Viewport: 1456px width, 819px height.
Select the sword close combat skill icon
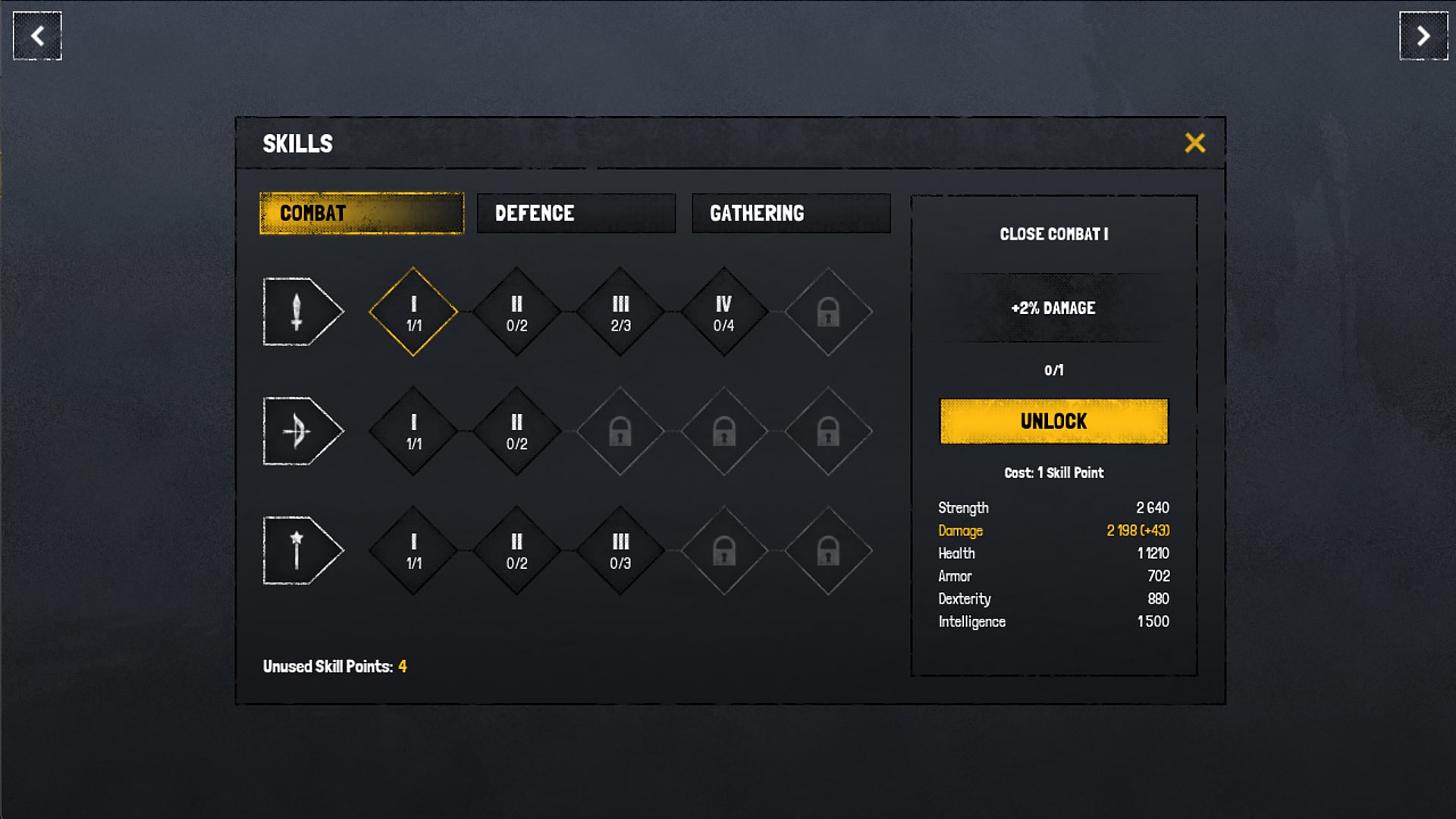302,311
